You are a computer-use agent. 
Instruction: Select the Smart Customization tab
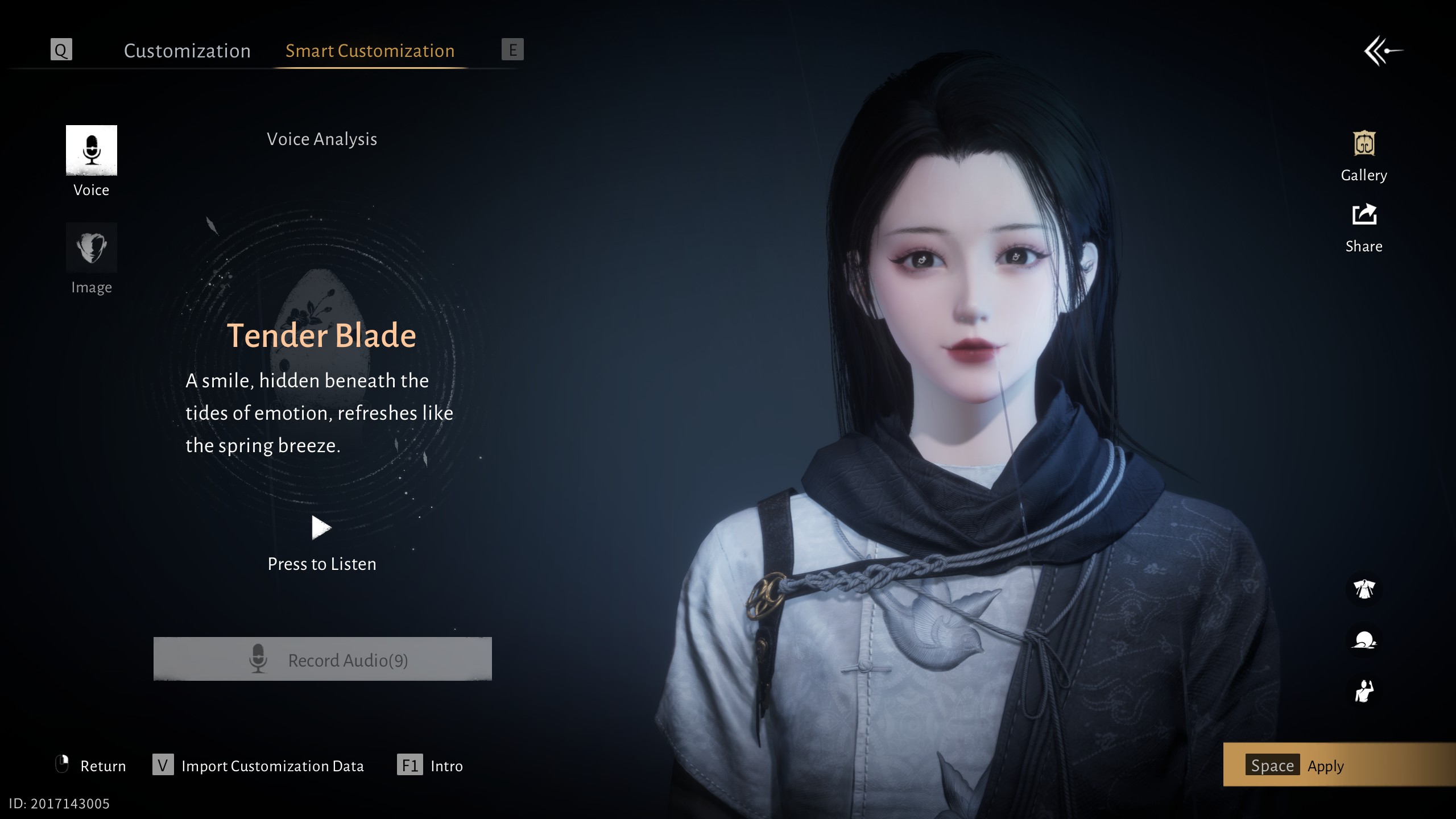tap(370, 51)
